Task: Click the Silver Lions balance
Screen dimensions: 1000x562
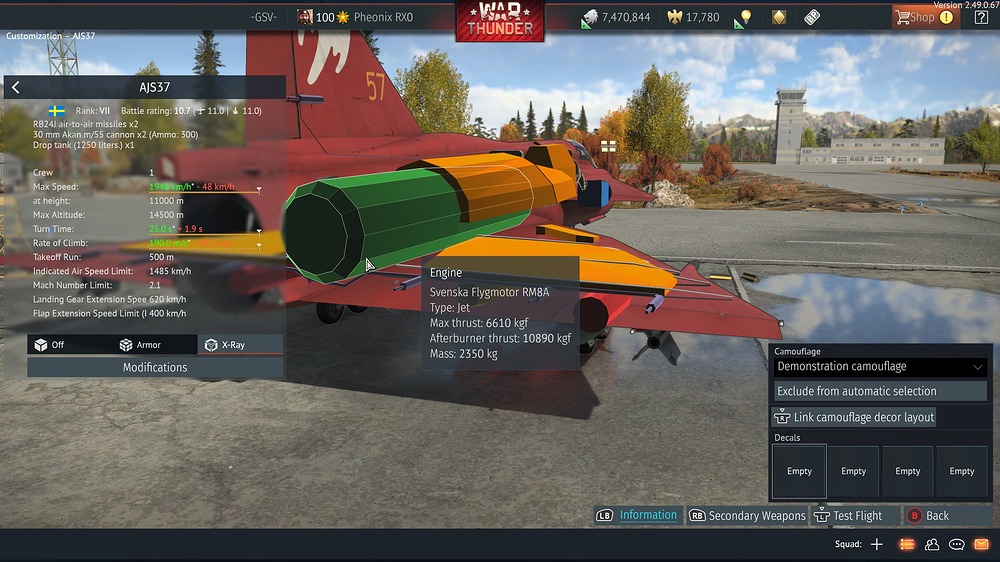Action: [x=616, y=17]
